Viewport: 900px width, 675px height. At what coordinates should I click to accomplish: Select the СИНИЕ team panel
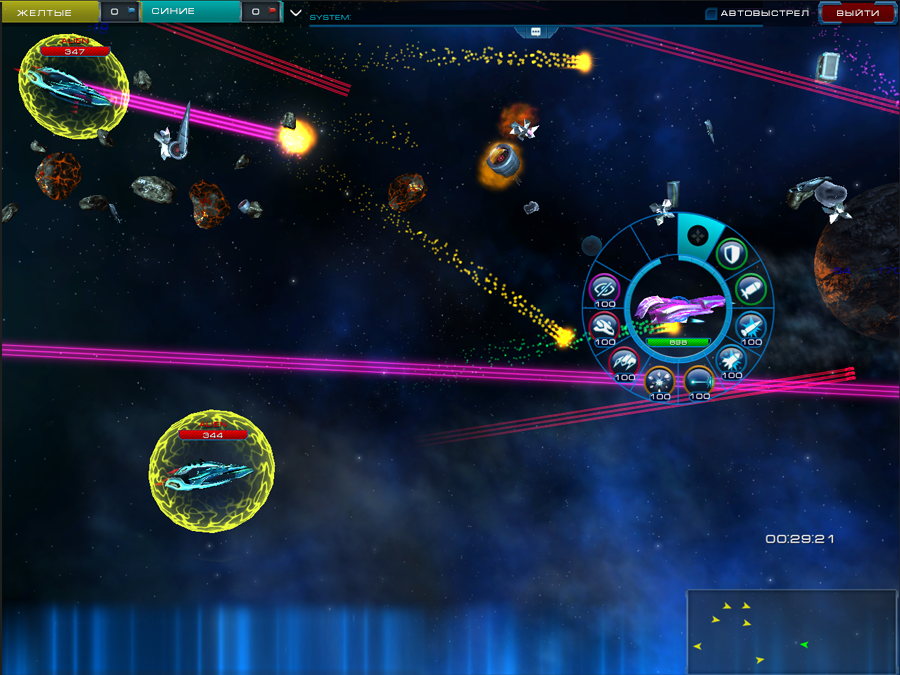pyautogui.click(x=190, y=12)
